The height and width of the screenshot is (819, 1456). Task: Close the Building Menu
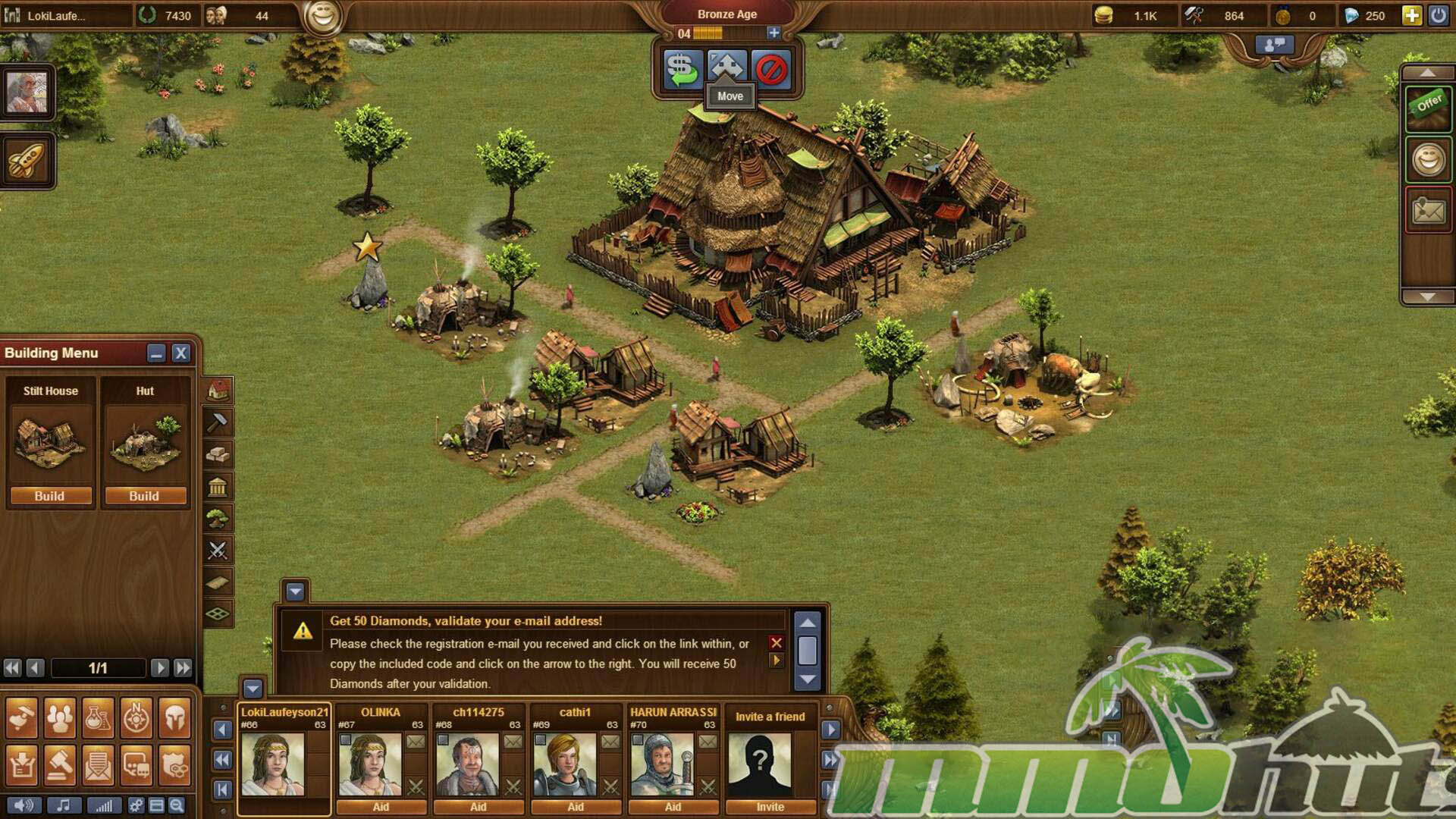coord(180,353)
